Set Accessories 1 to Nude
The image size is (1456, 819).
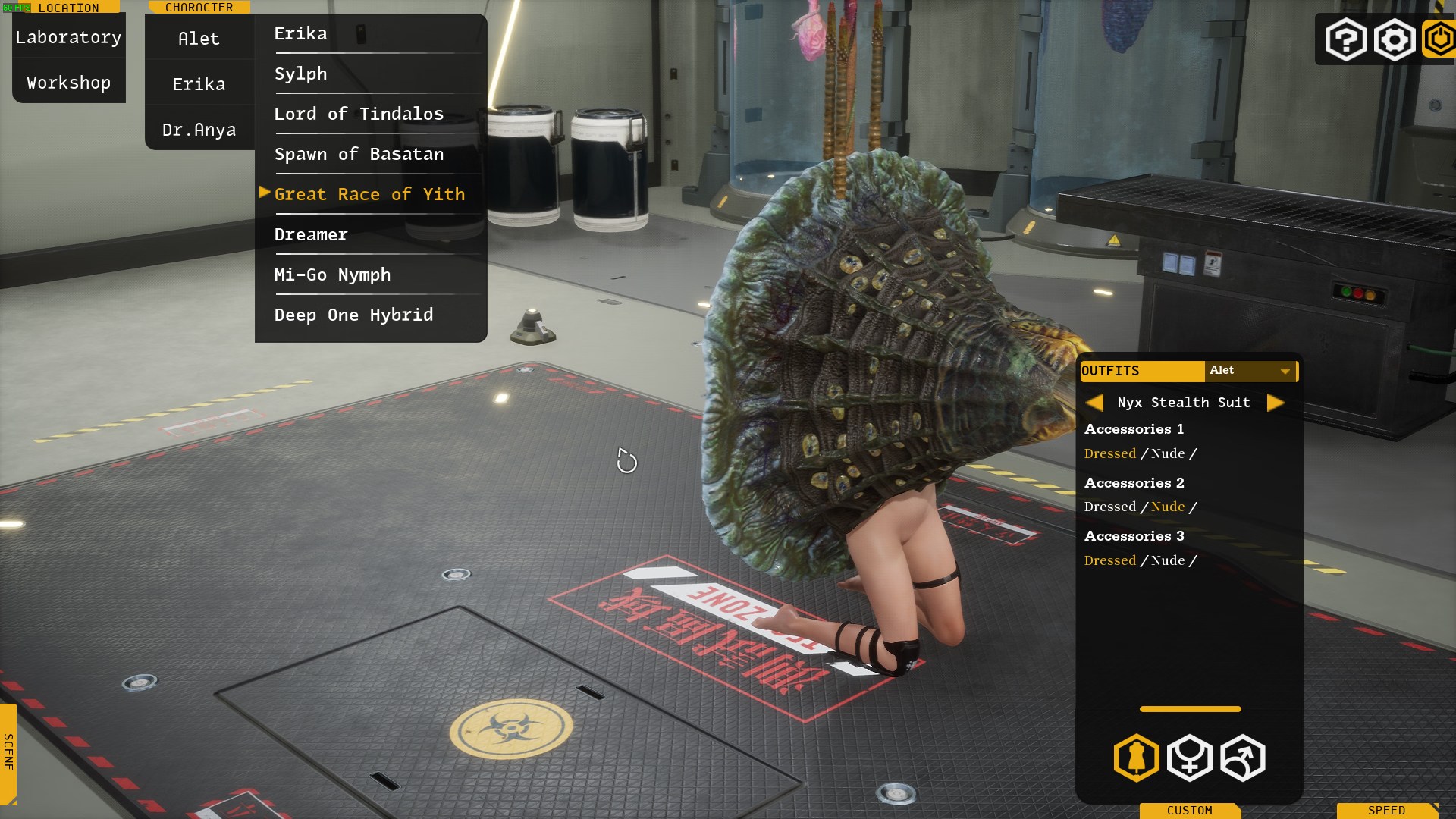(1168, 453)
